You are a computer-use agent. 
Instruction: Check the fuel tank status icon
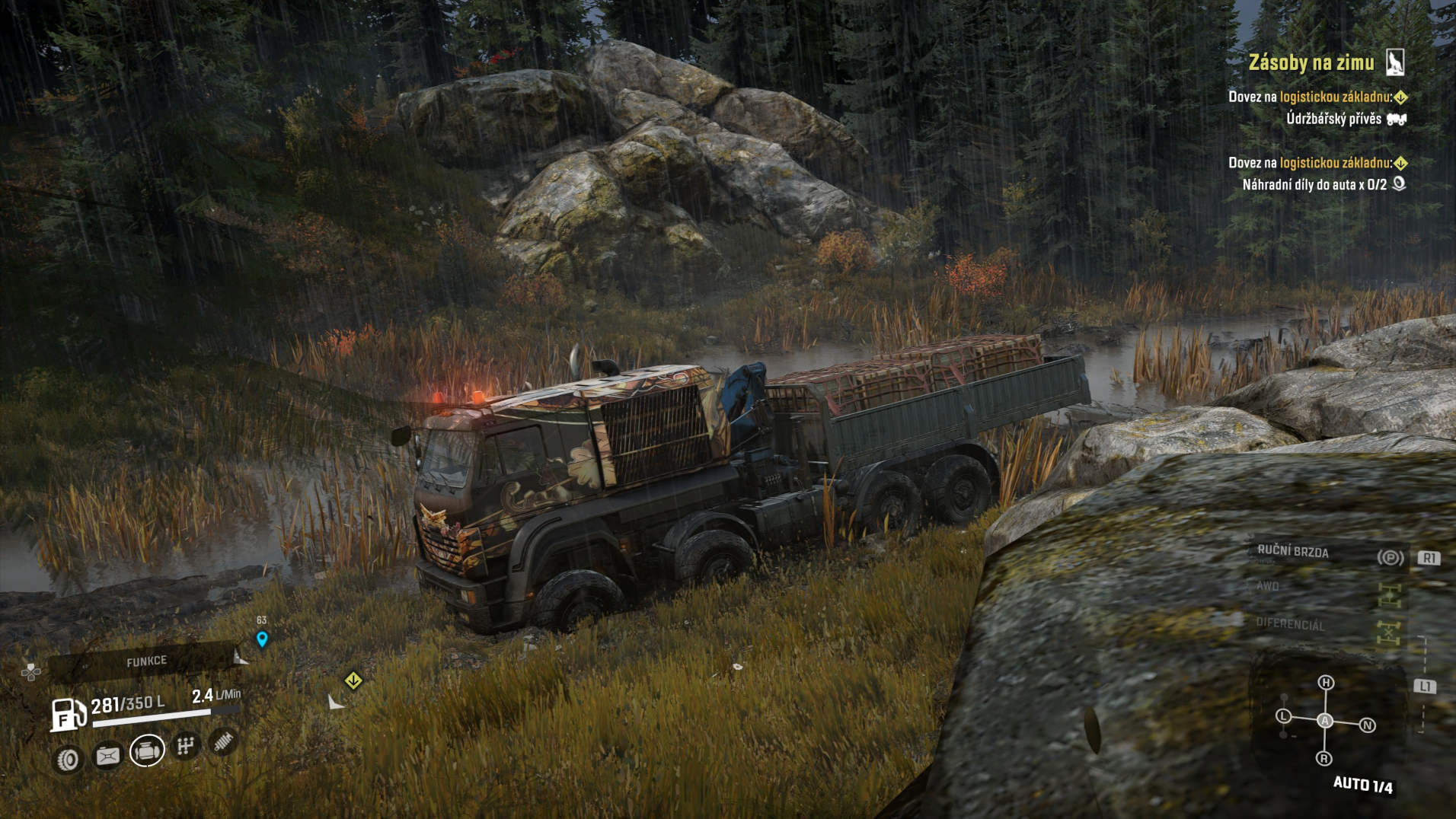[107, 756]
